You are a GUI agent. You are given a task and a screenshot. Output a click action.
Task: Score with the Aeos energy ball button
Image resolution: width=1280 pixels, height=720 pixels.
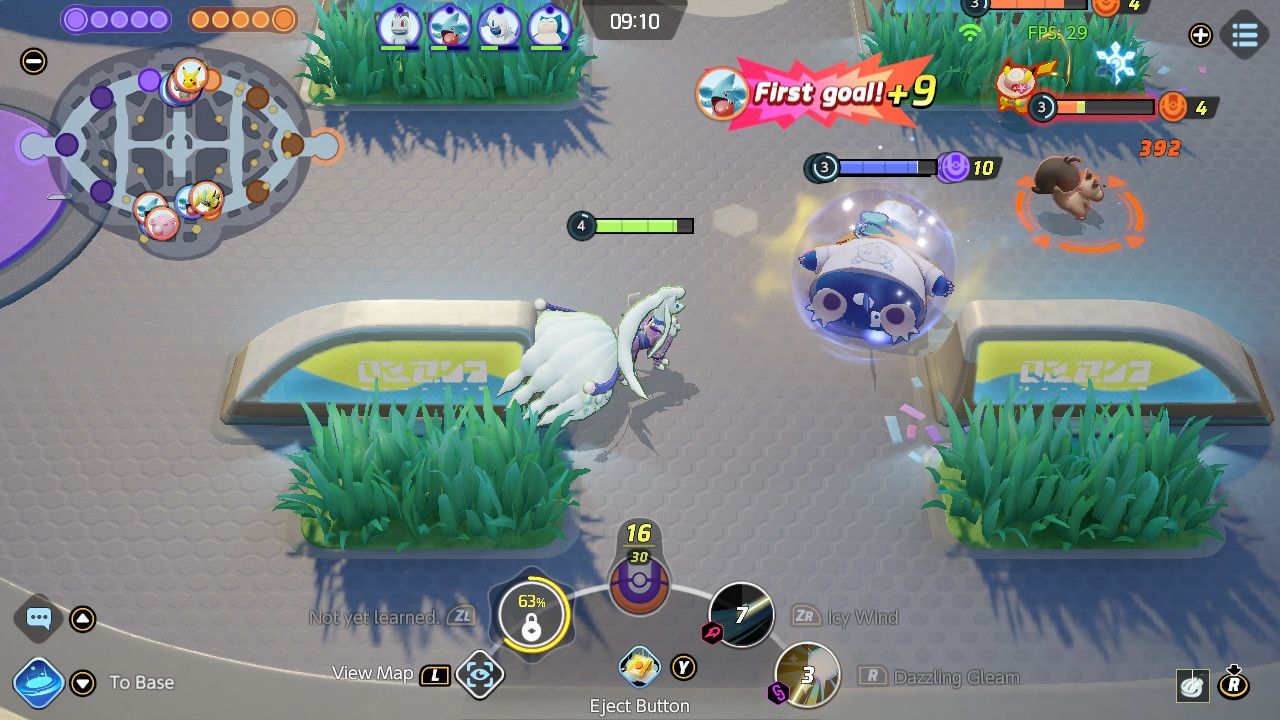coord(639,583)
